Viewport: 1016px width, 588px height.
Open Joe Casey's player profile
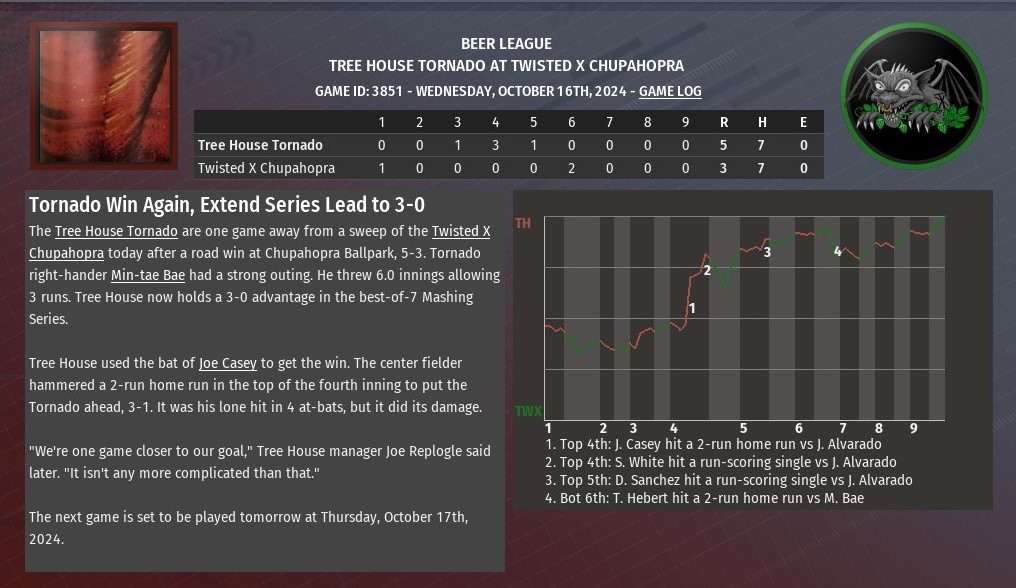click(228, 363)
